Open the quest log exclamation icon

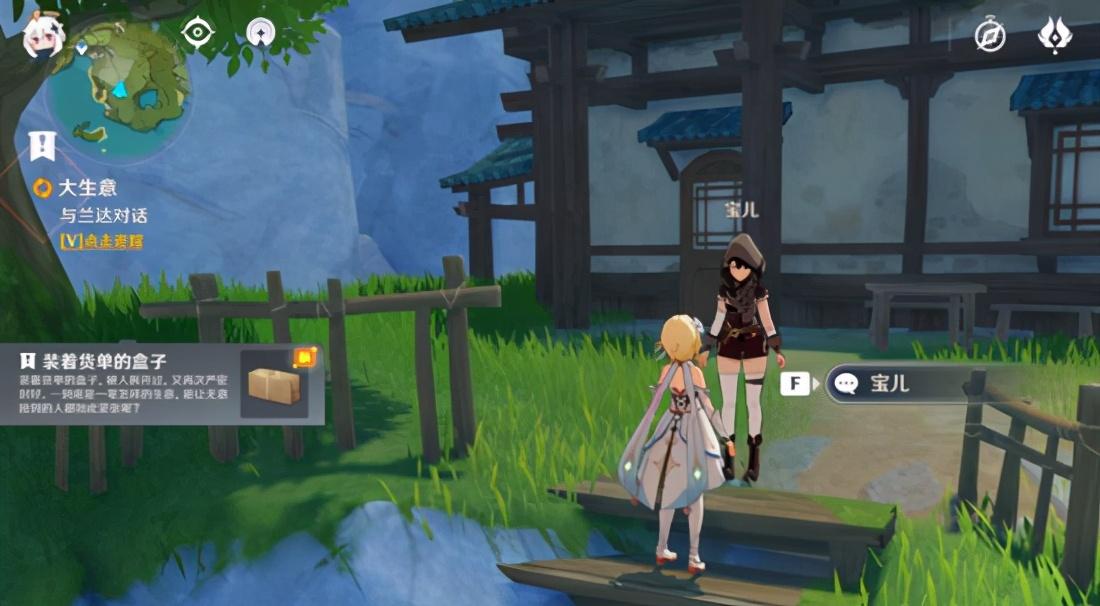(x=42, y=146)
